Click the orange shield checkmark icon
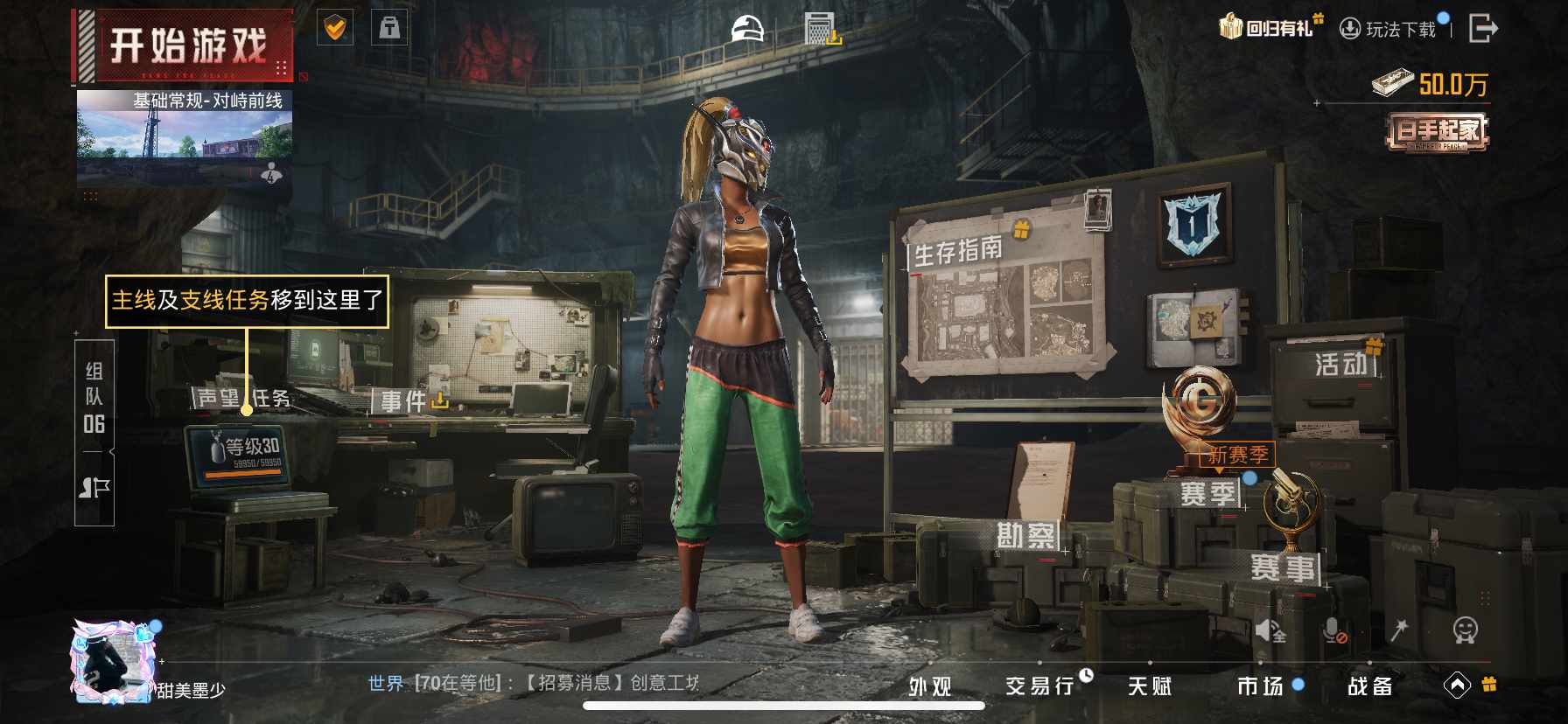 pos(335,29)
